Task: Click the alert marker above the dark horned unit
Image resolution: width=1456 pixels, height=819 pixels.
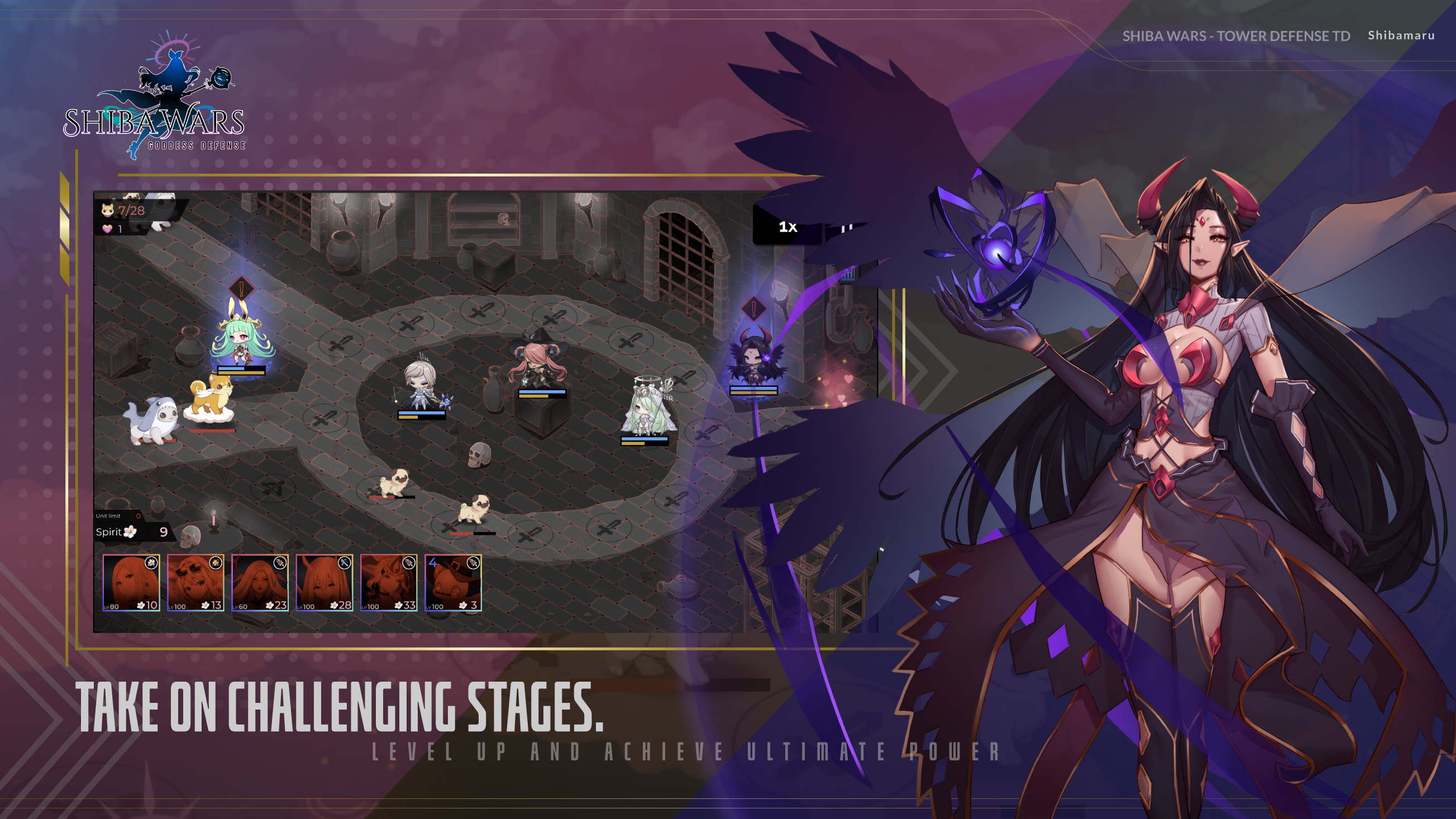Action: pos(753,308)
